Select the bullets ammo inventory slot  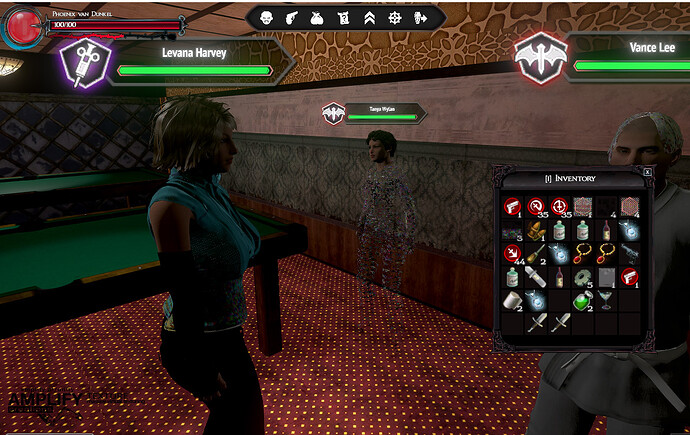tap(534, 230)
